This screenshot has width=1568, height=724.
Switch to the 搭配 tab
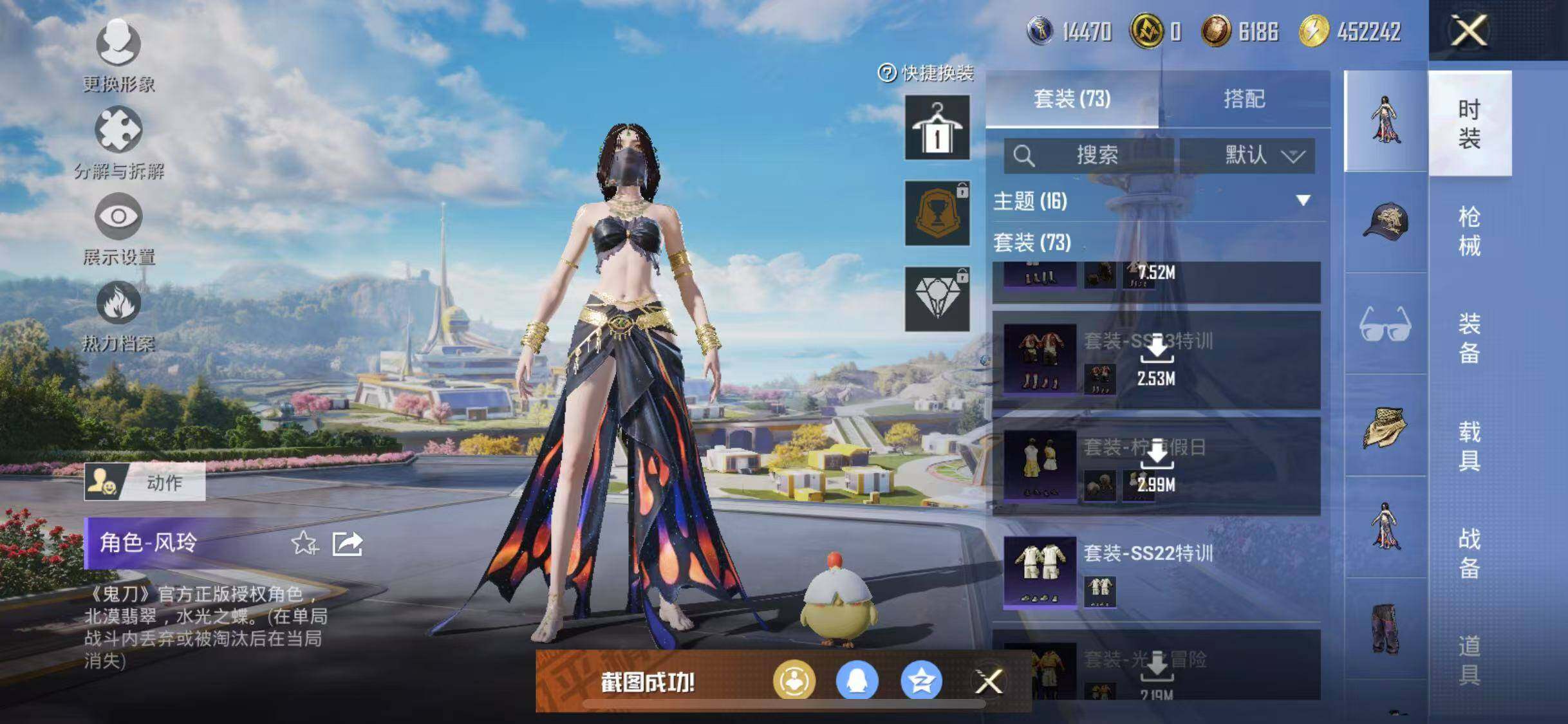[1244, 99]
